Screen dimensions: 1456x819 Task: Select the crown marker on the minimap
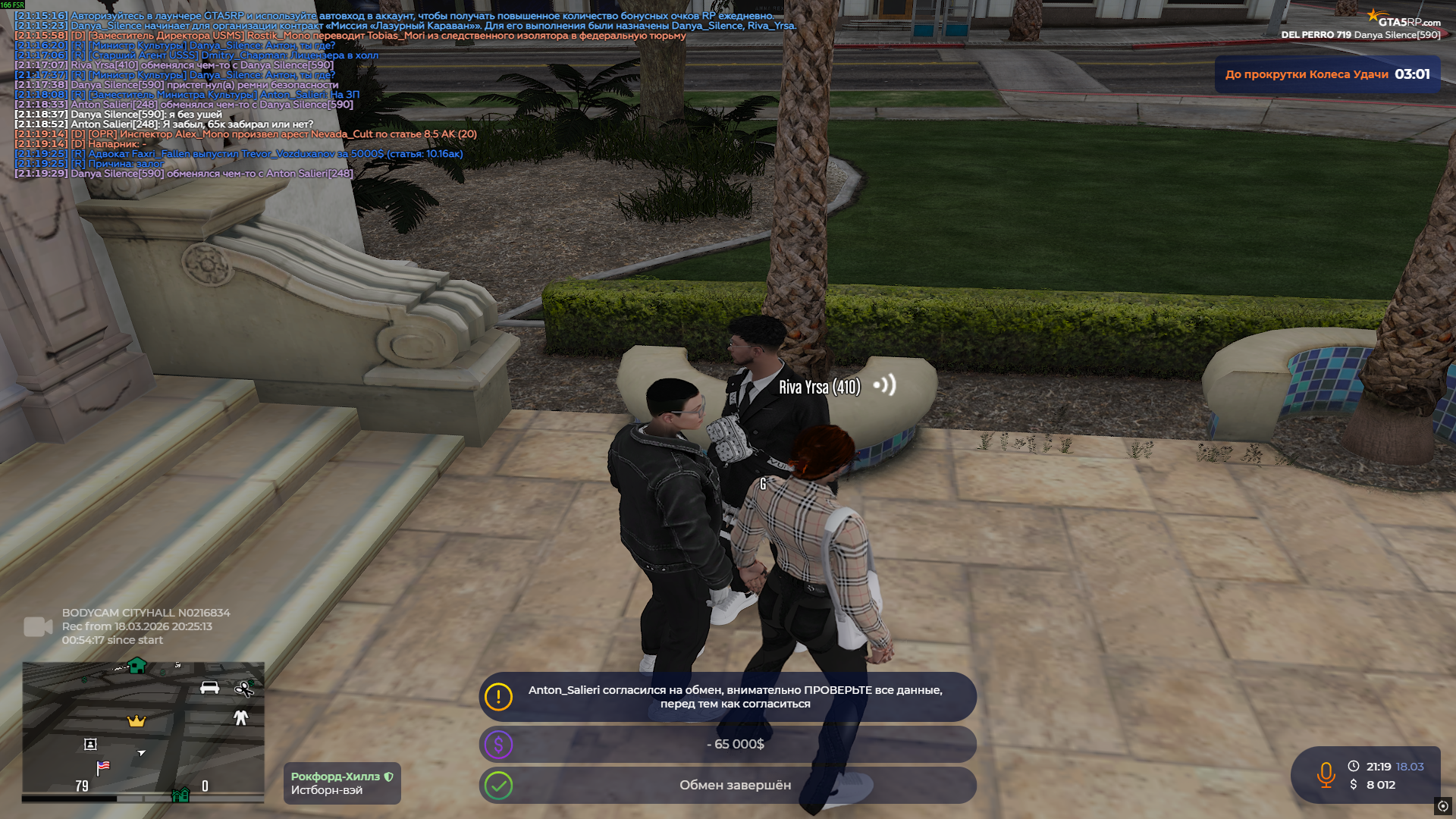tap(136, 720)
